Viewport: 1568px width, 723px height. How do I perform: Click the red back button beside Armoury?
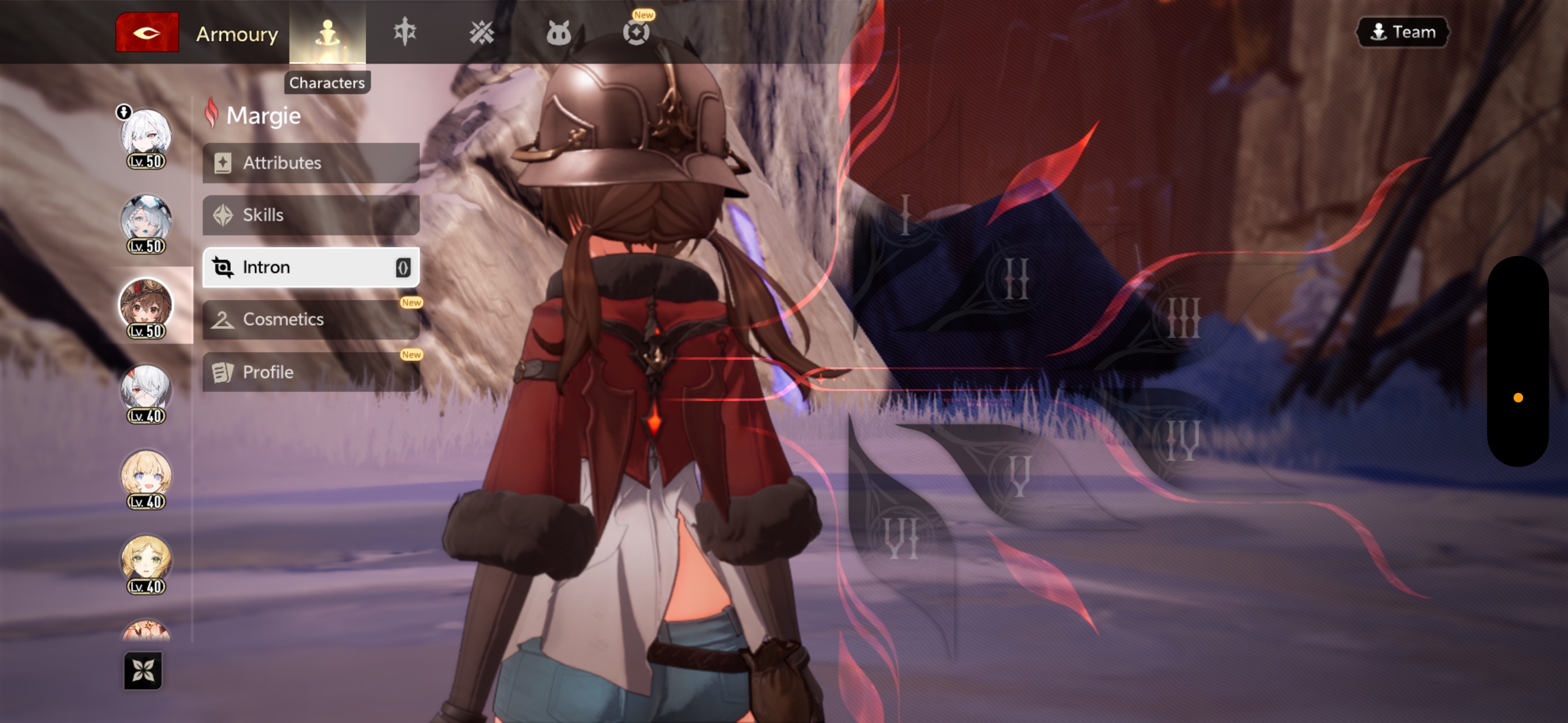[147, 33]
